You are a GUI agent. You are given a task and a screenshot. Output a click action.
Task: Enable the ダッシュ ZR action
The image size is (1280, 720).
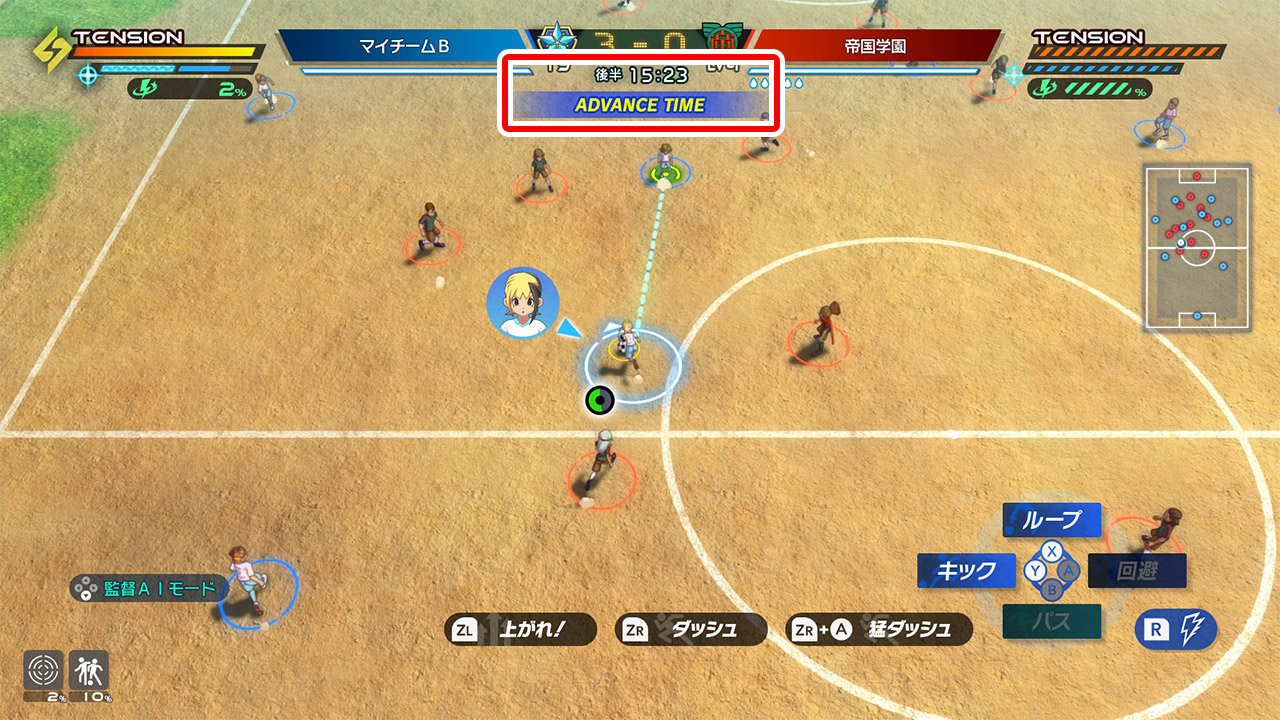pos(690,629)
